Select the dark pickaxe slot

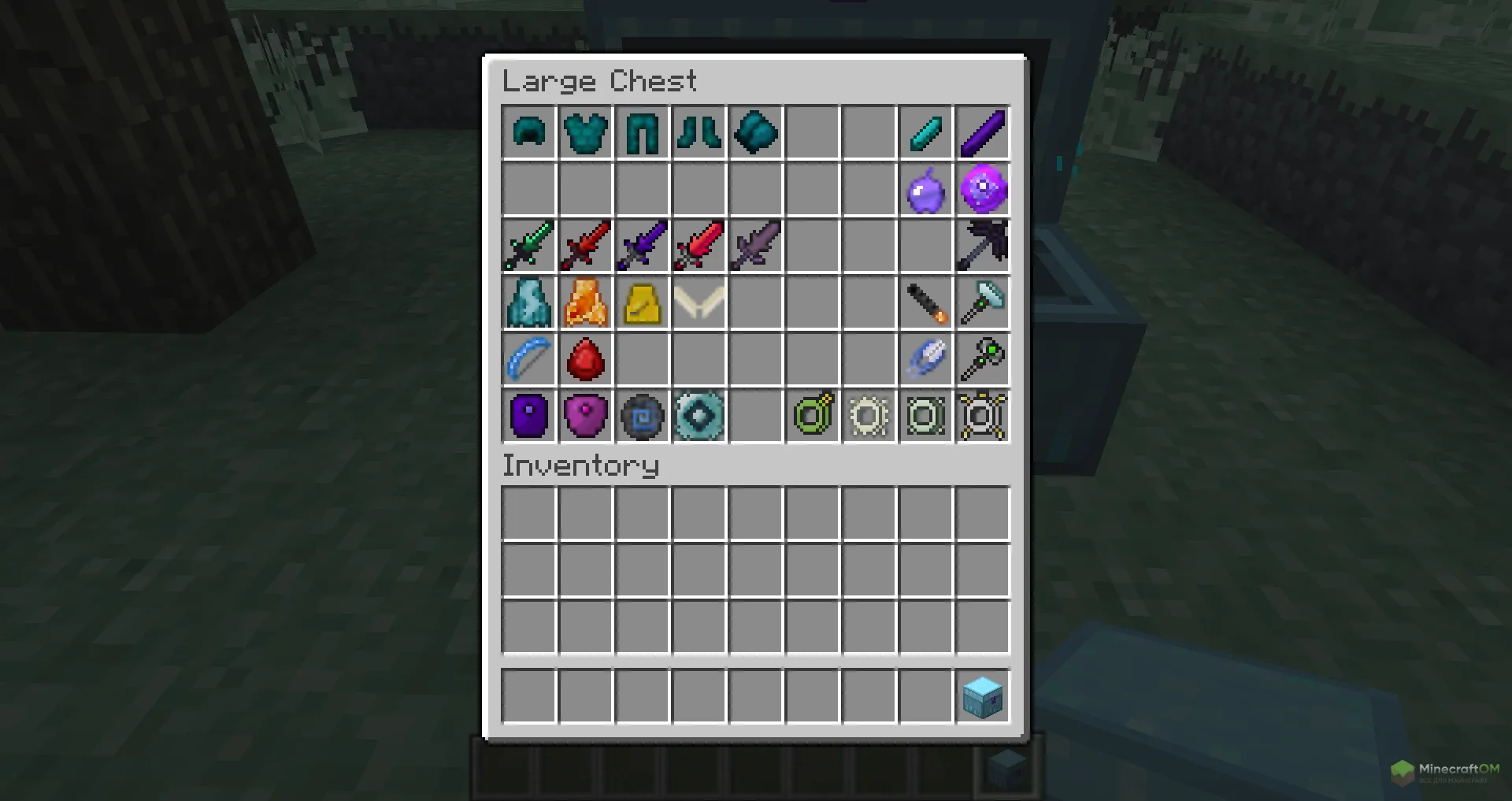983,246
